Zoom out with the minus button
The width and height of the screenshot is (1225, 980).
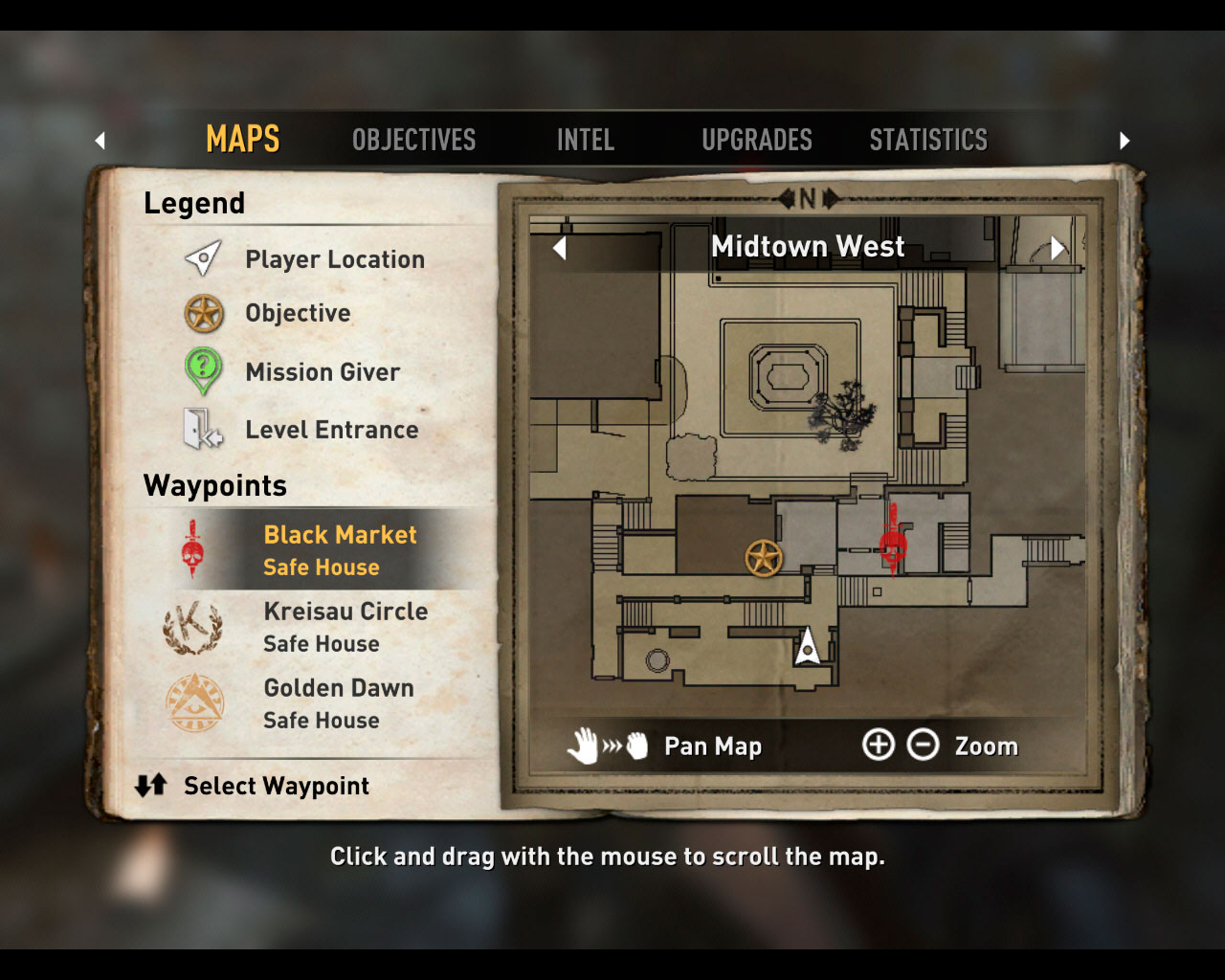(x=923, y=745)
